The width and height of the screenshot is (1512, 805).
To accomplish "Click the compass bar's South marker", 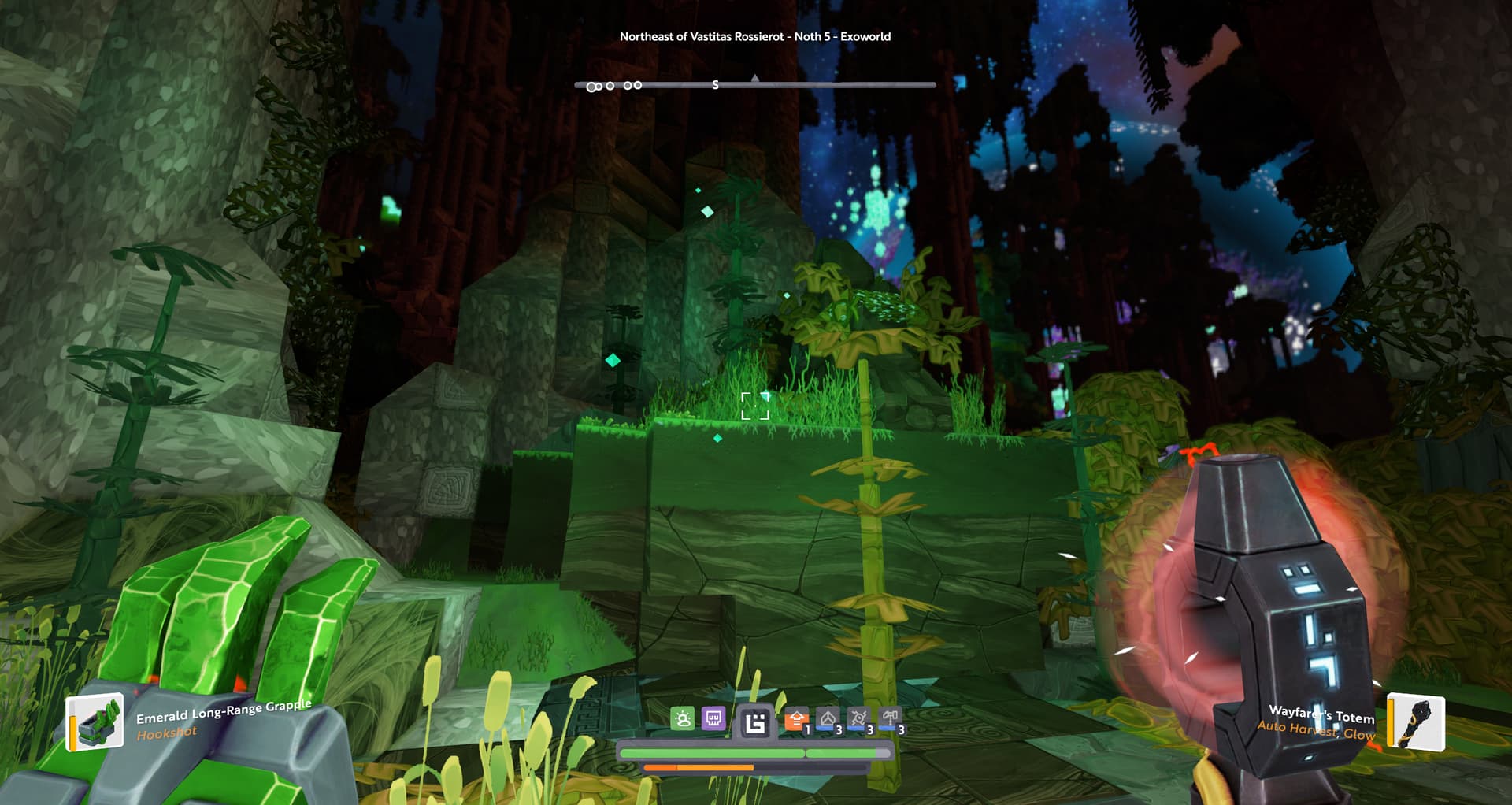I will 715,85.
